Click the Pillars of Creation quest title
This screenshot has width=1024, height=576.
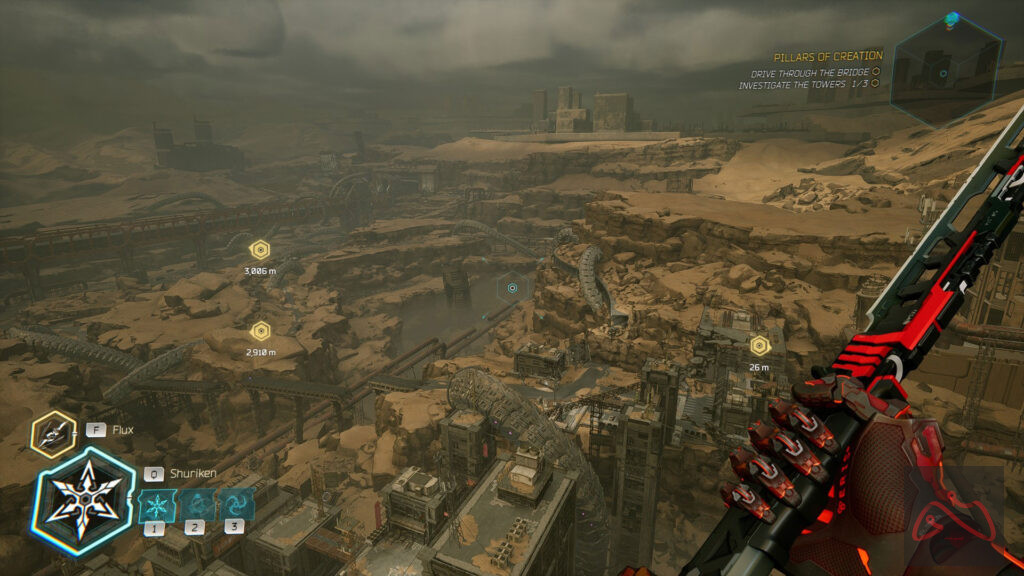(828, 57)
